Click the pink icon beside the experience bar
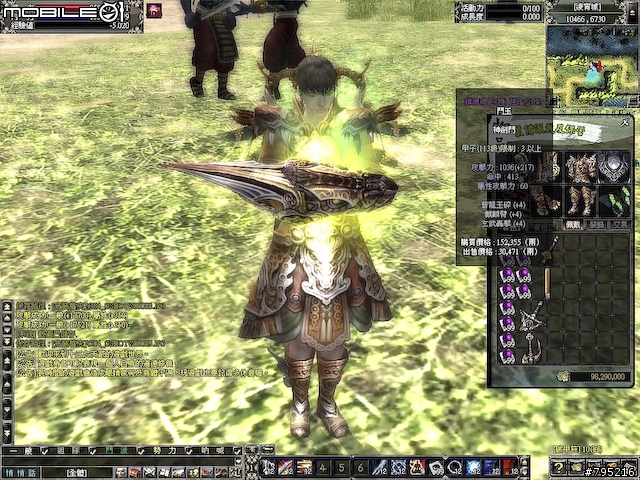This screenshot has width=640, height=480. click(x=156, y=10)
